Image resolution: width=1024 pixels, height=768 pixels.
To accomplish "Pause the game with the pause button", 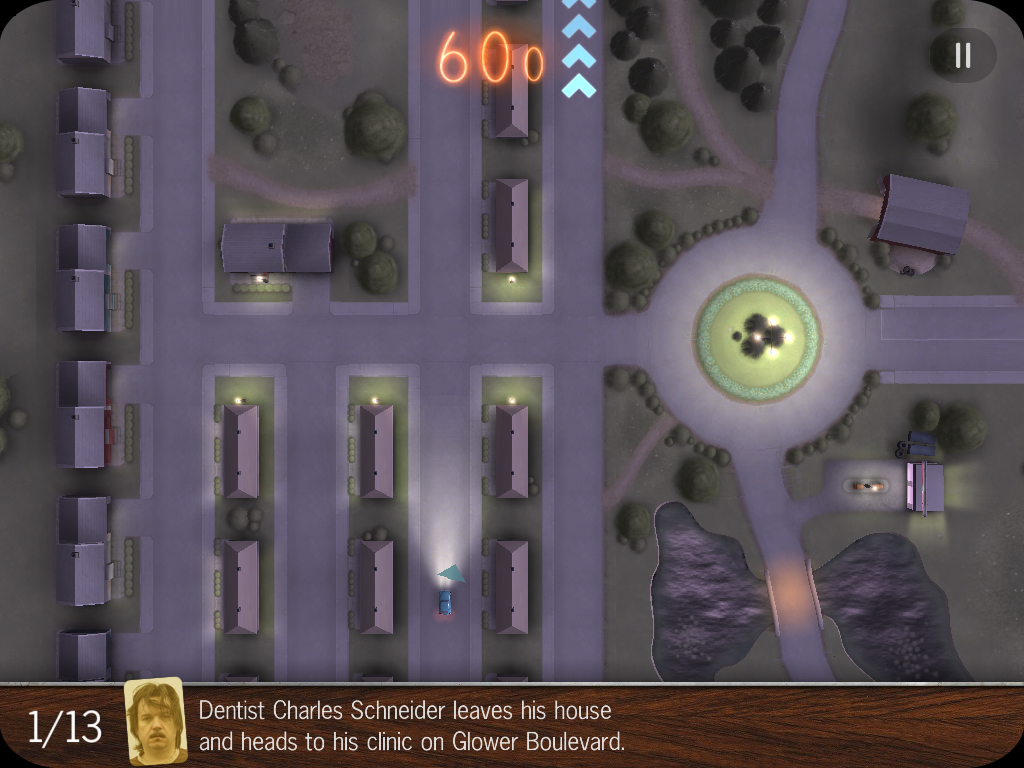I will pos(963,55).
